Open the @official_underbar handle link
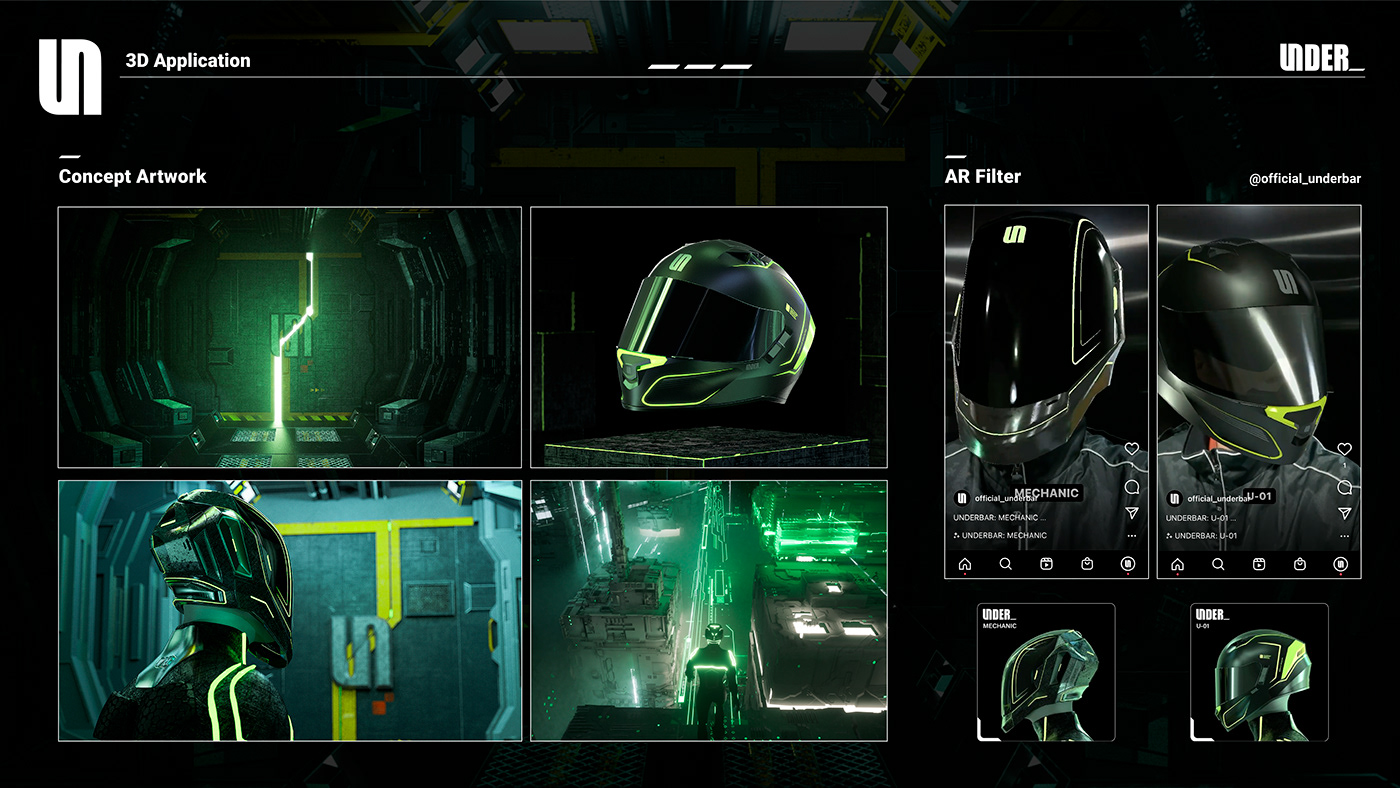 point(1305,179)
